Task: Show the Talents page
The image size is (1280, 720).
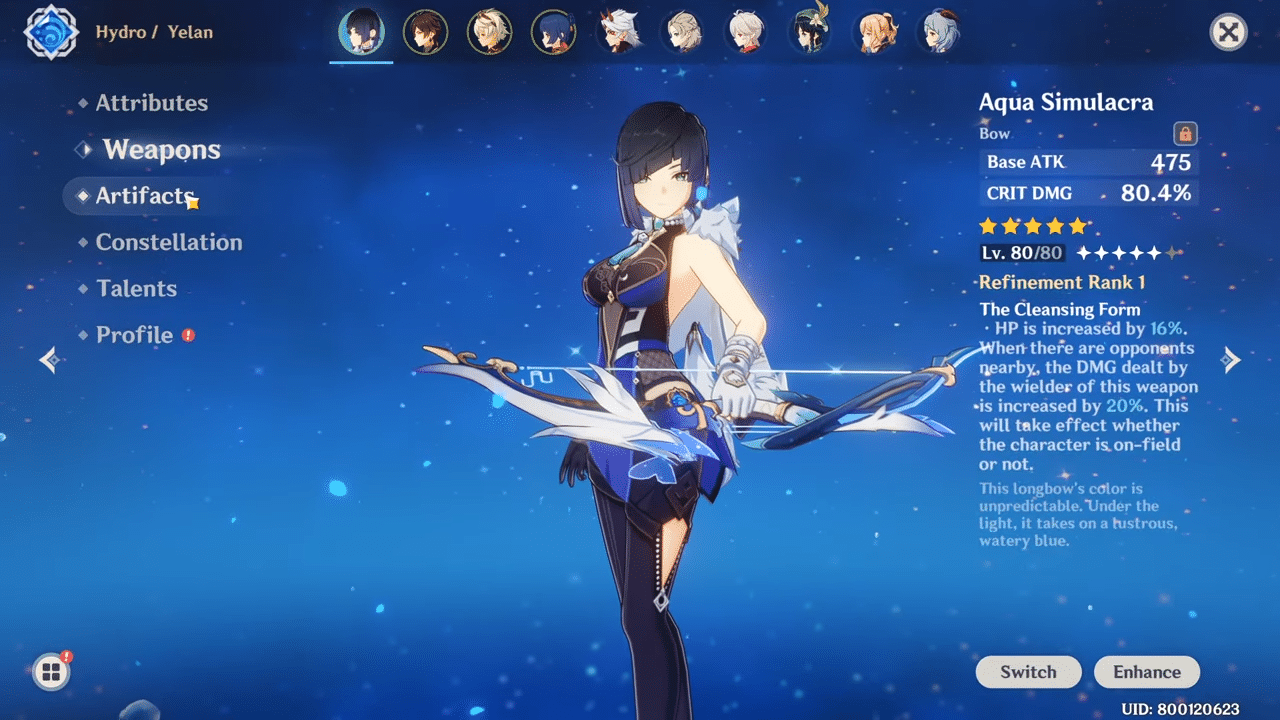Action: pos(136,289)
